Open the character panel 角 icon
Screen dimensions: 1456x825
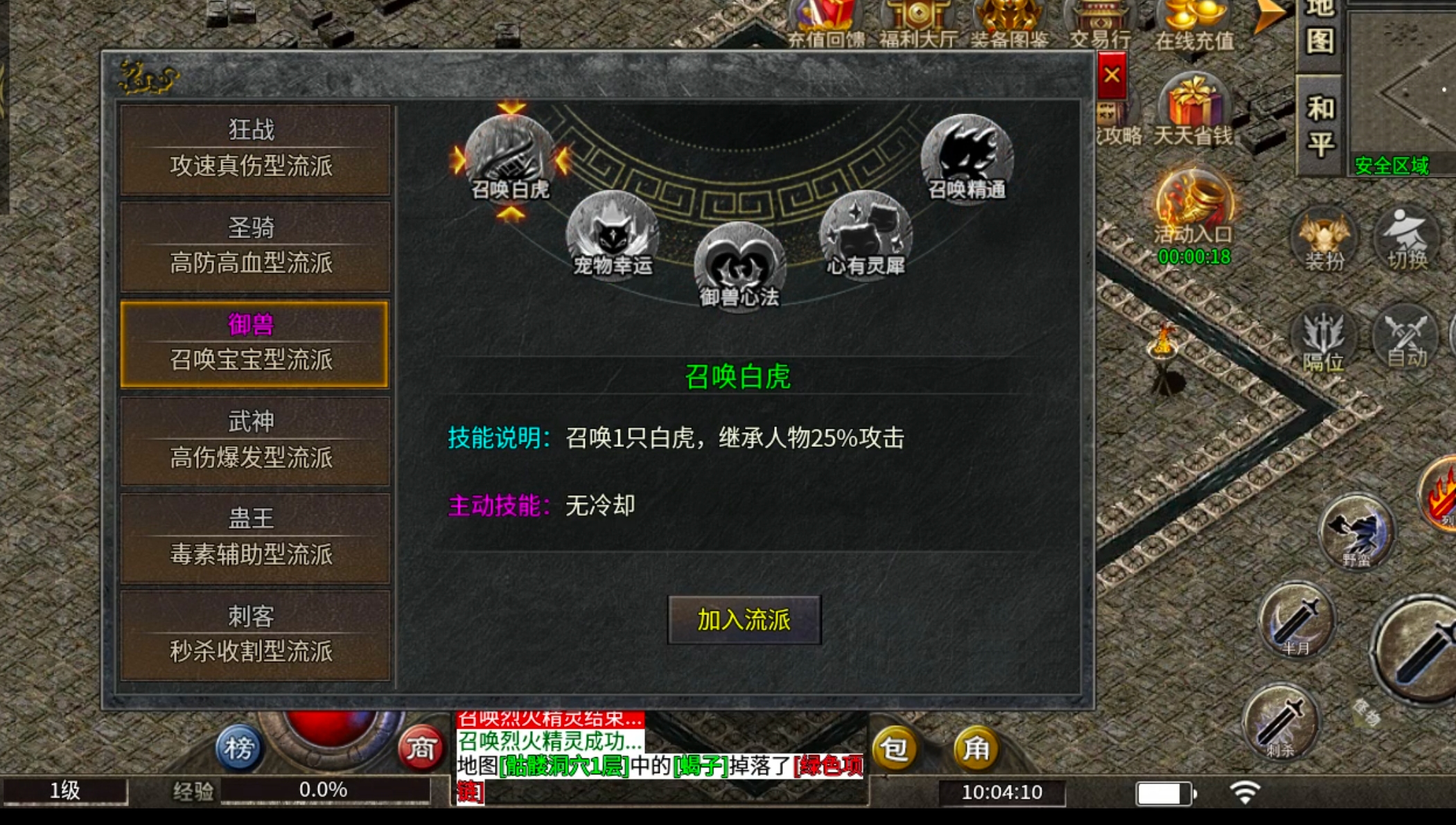976,749
